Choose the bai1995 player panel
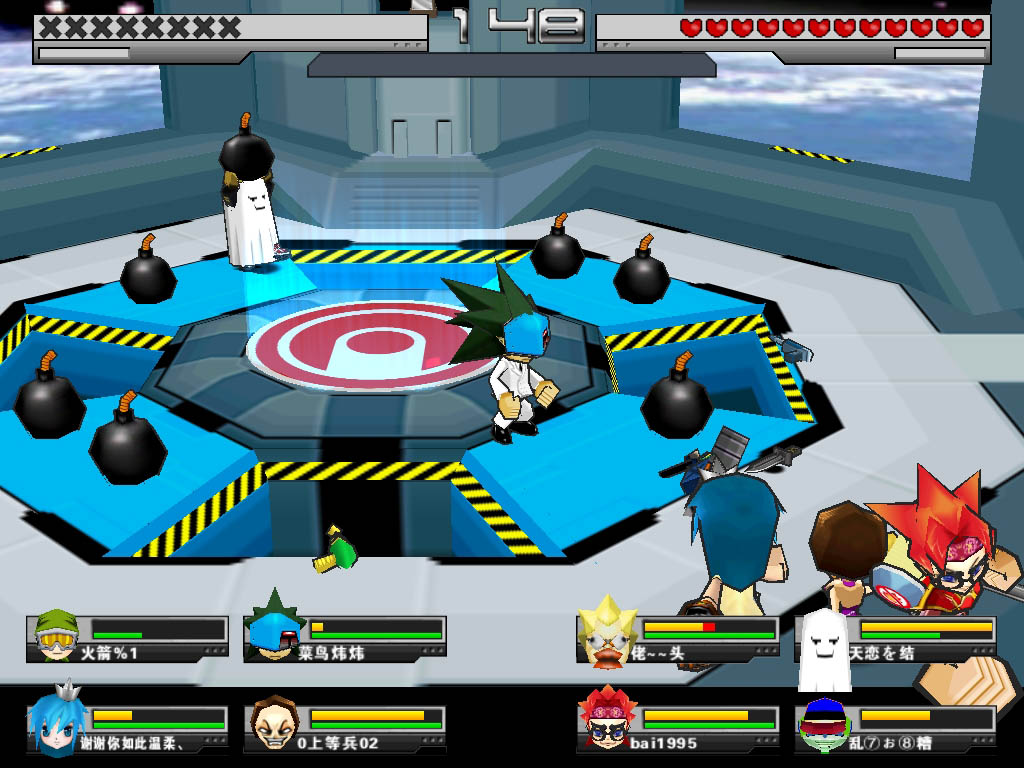This screenshot has height=768, width=1024. coord(678,729)
